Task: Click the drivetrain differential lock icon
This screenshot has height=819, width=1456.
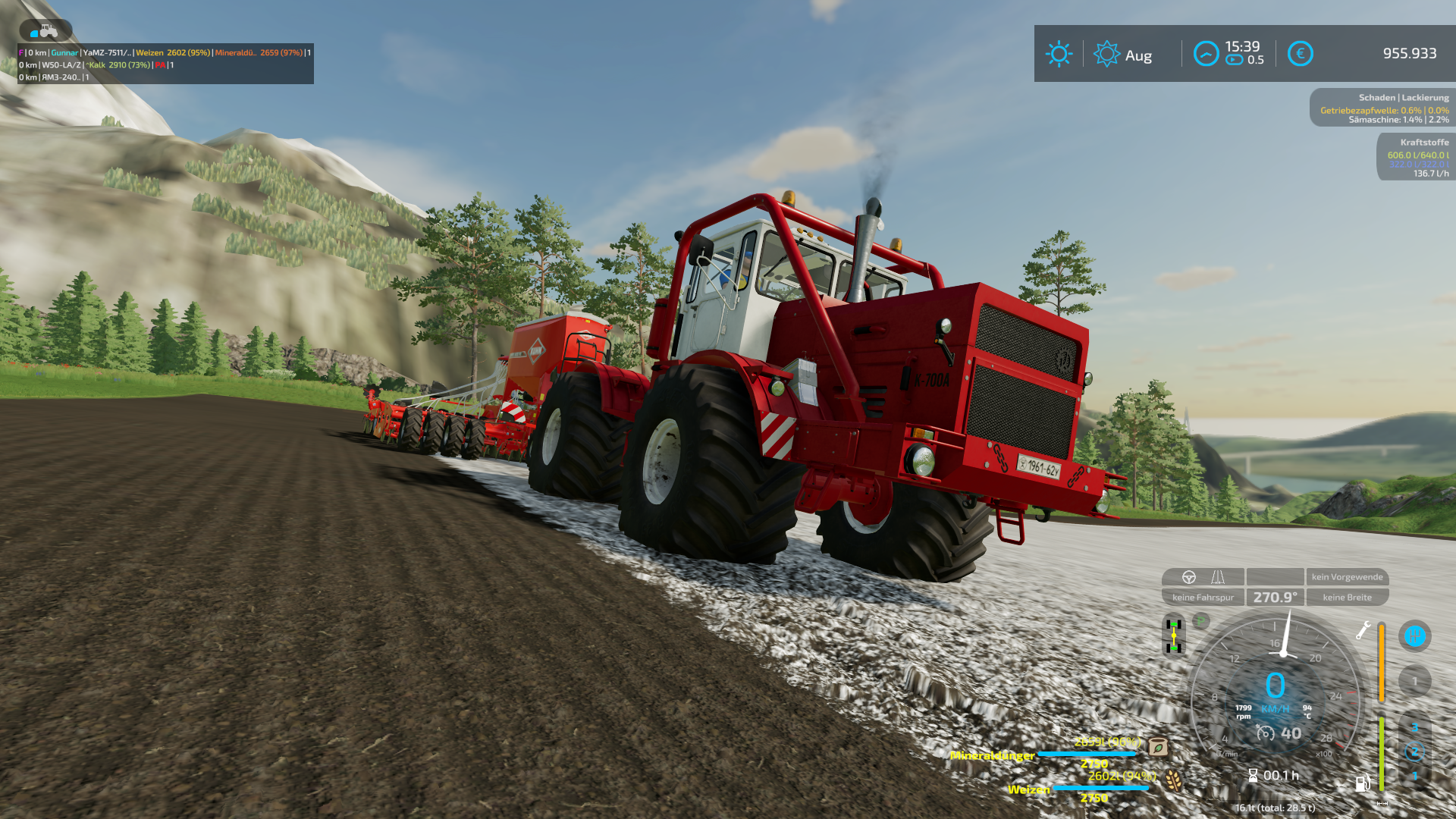Action: [1173, 635]
